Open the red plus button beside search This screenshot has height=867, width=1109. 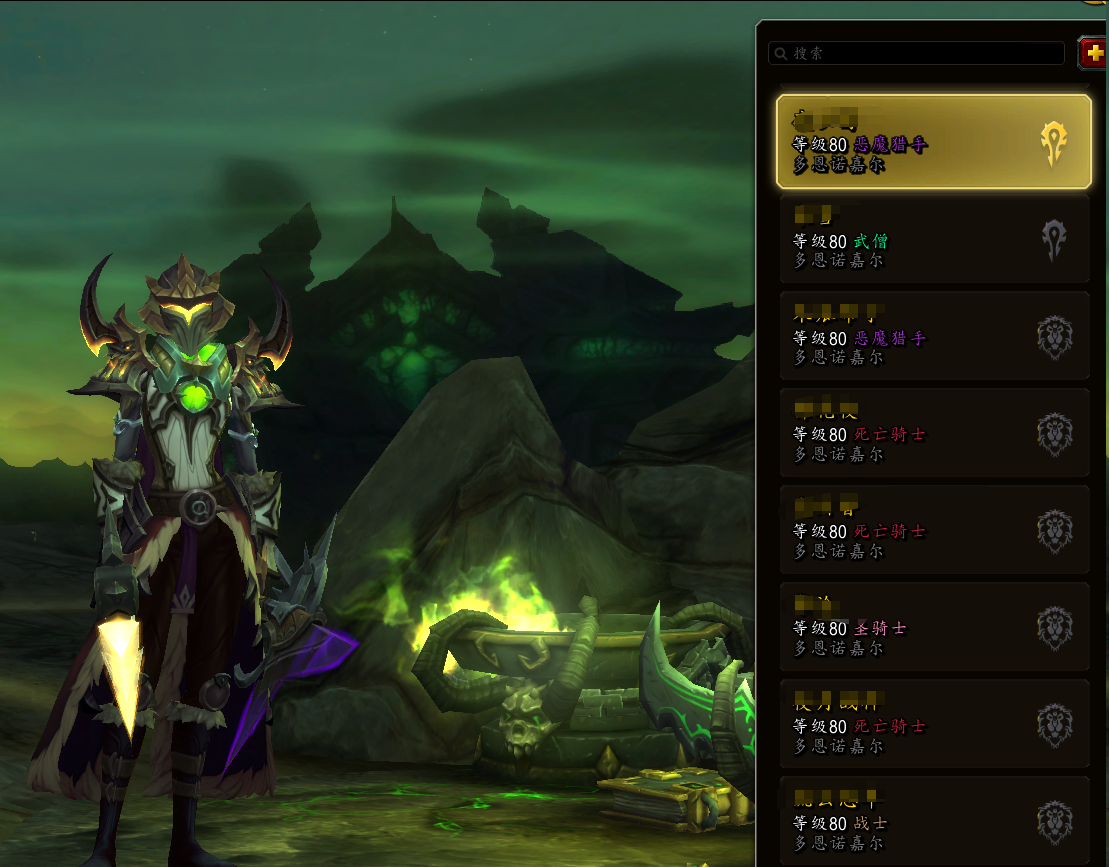1093,53
